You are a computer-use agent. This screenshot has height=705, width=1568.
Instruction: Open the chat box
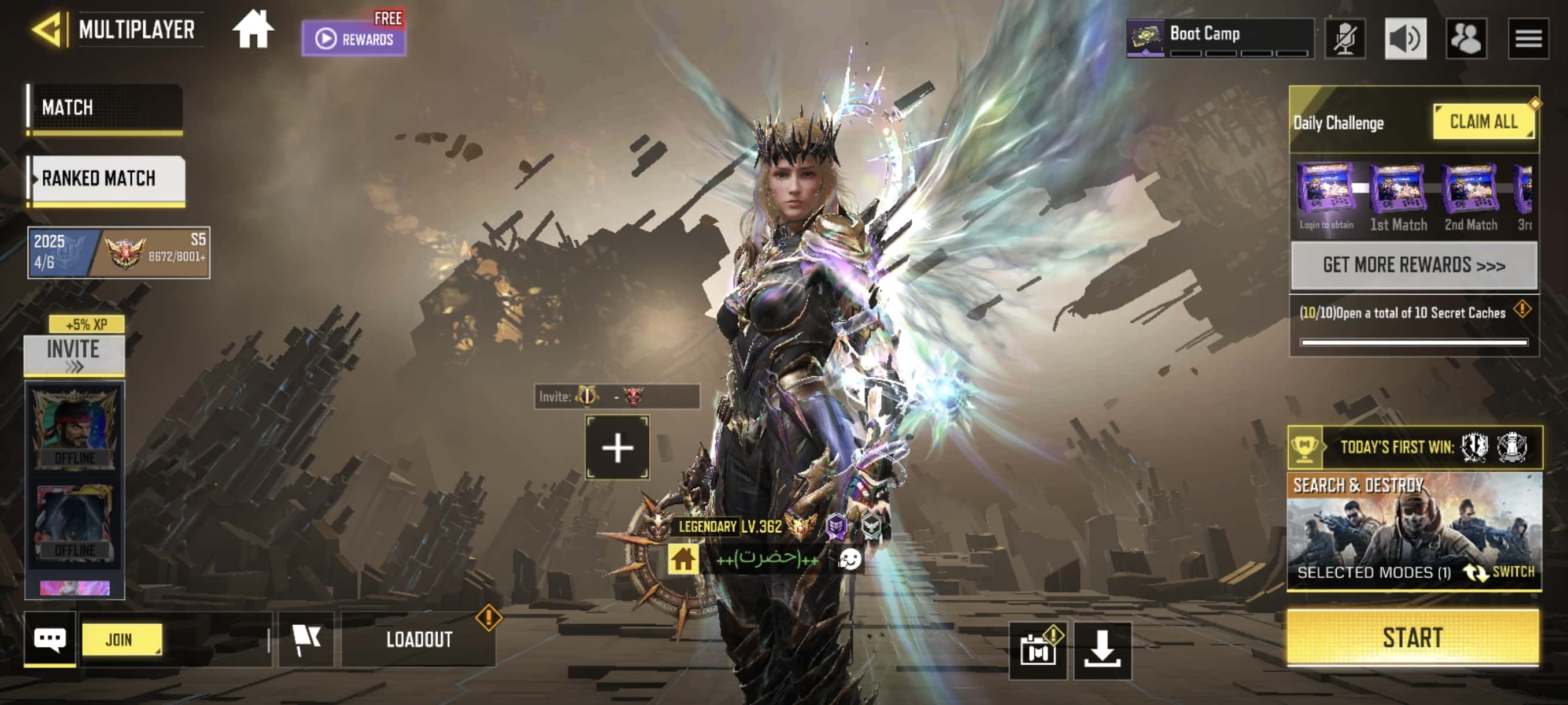pos(50,639)
